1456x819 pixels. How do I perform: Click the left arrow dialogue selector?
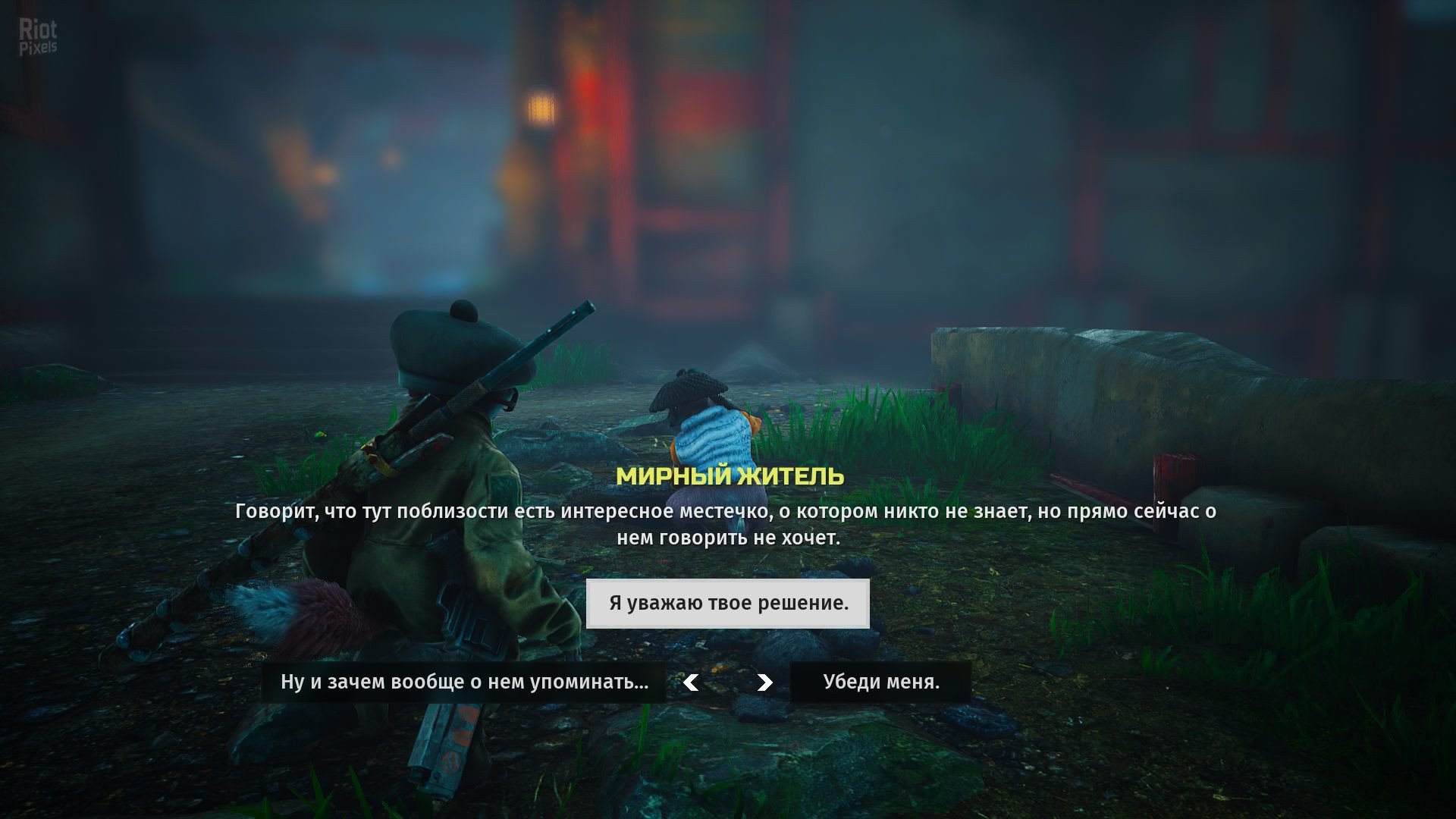point(691,682)
